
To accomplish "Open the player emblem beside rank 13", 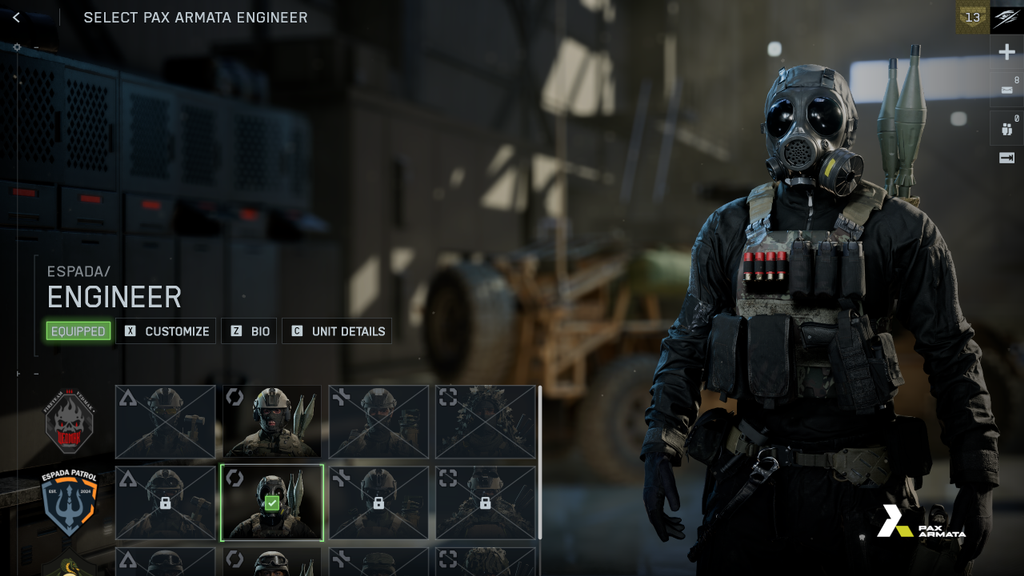I will pos(1006,17).
